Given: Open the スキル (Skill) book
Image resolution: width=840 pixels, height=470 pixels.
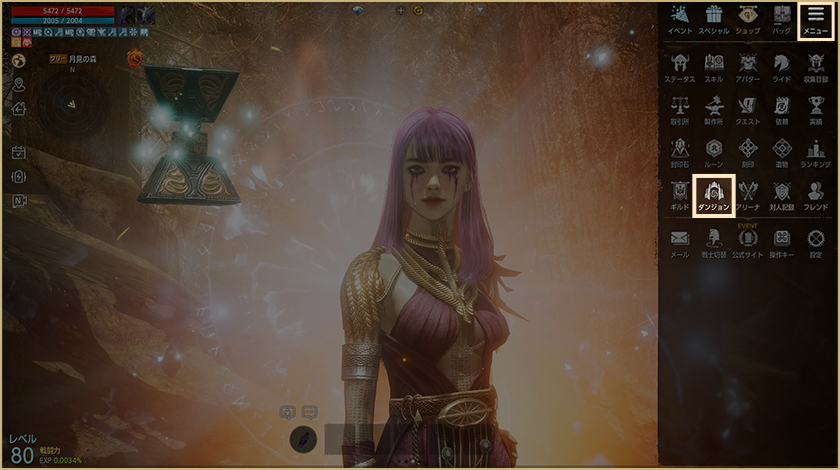Looking at the screenshot, I should 714,67.
